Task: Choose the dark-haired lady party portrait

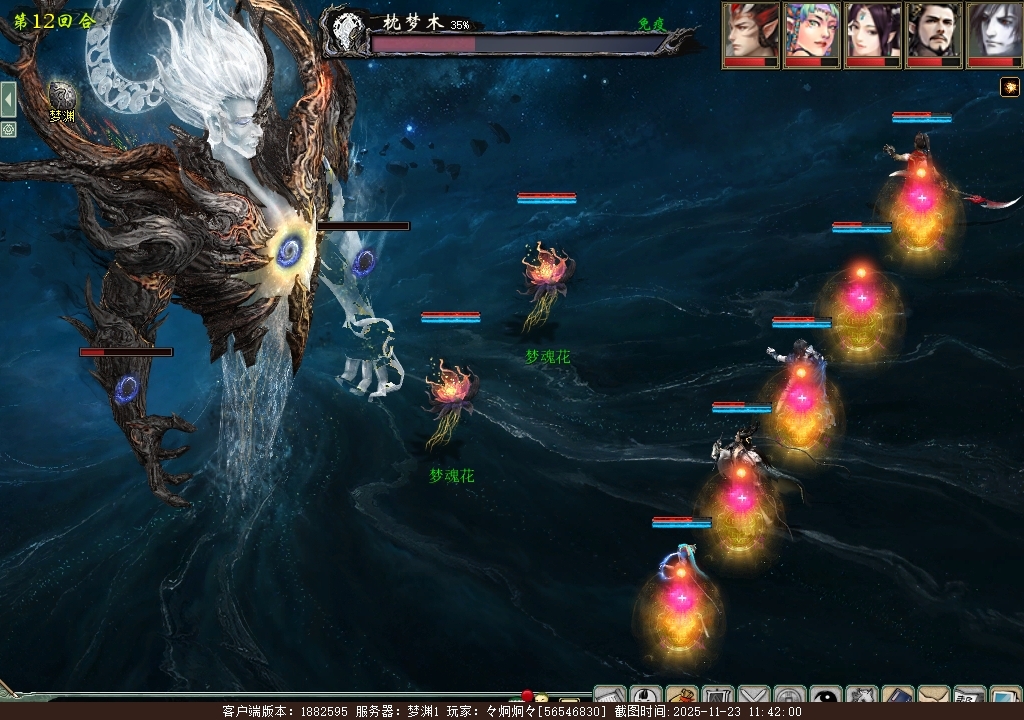Action: [873, 32]
